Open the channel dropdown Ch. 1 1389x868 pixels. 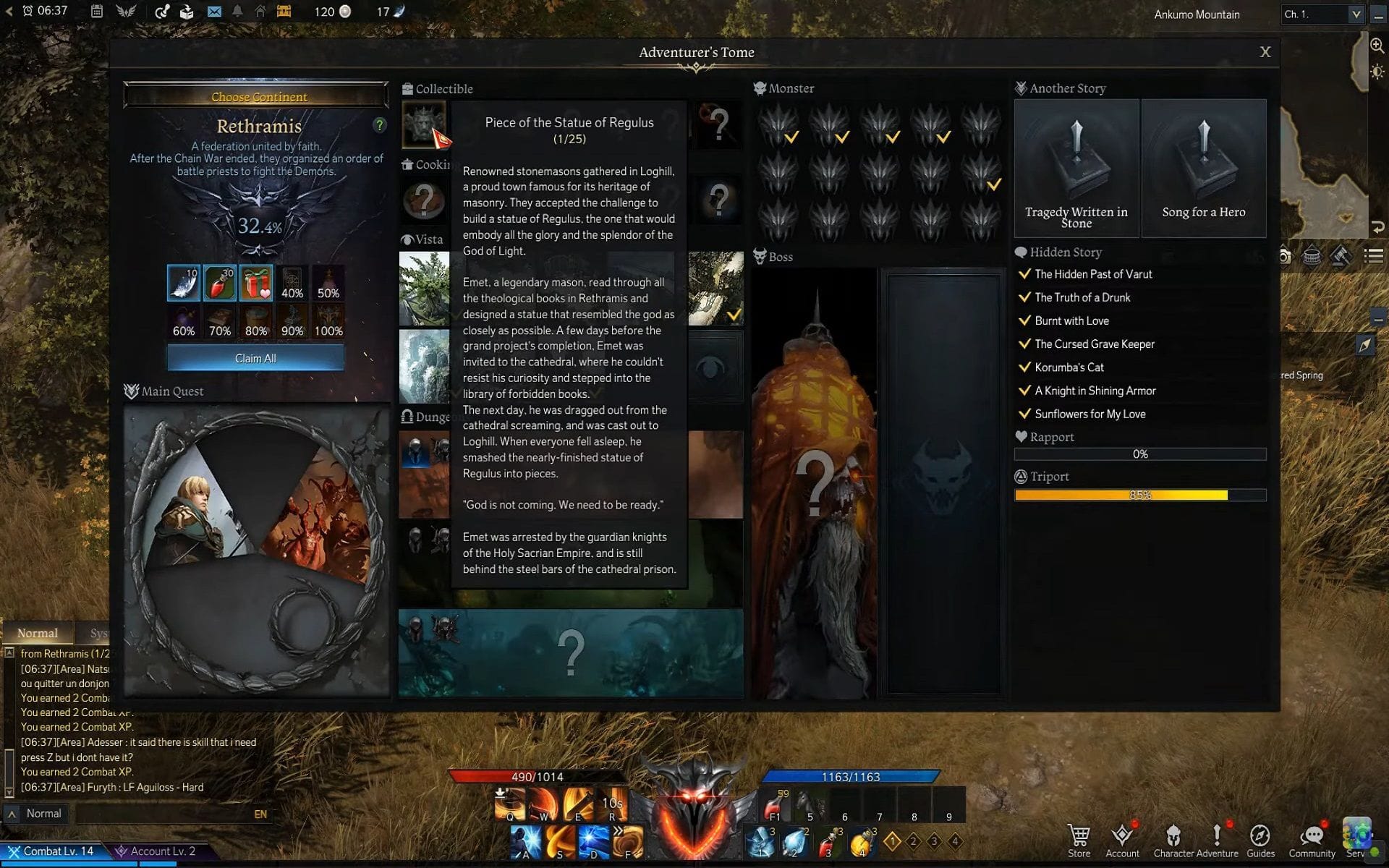pyautogui.click(x=1322, y=14)
